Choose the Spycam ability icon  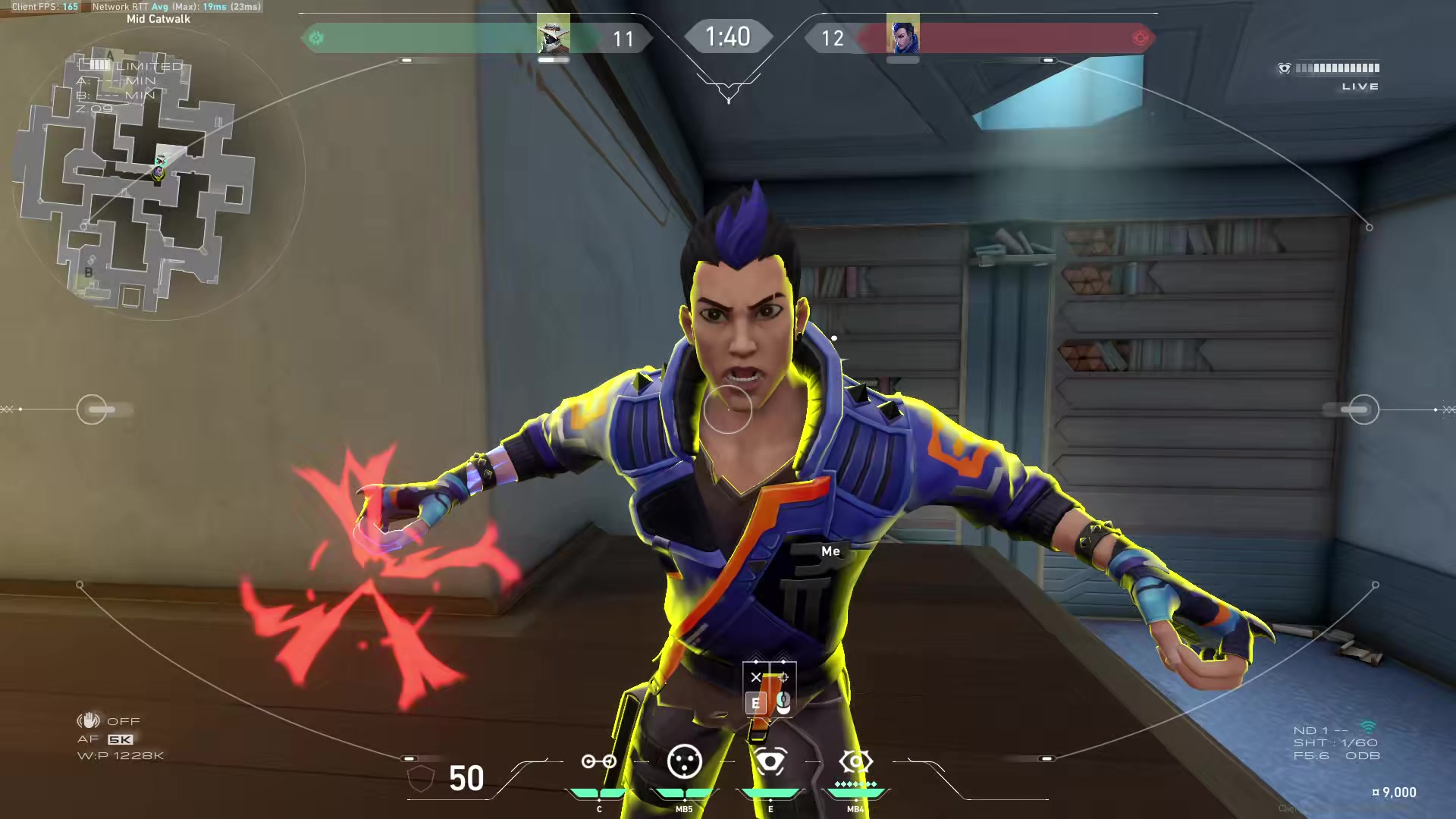(x=770, y=761)
